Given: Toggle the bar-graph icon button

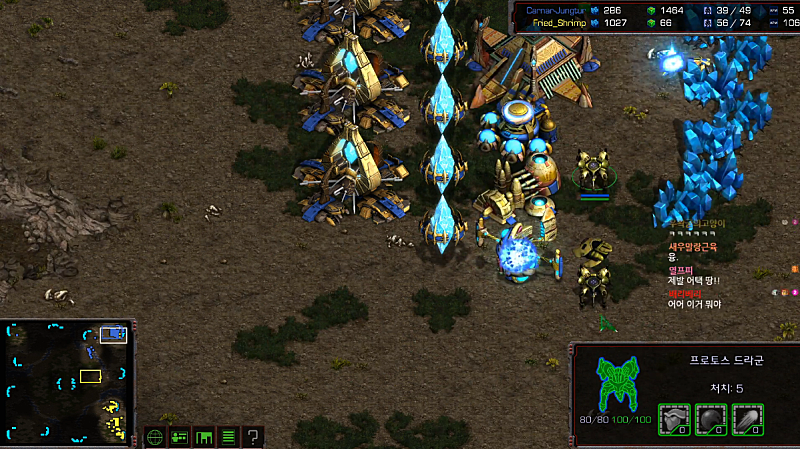Looking at the screenshot, I should pos(204,436).
